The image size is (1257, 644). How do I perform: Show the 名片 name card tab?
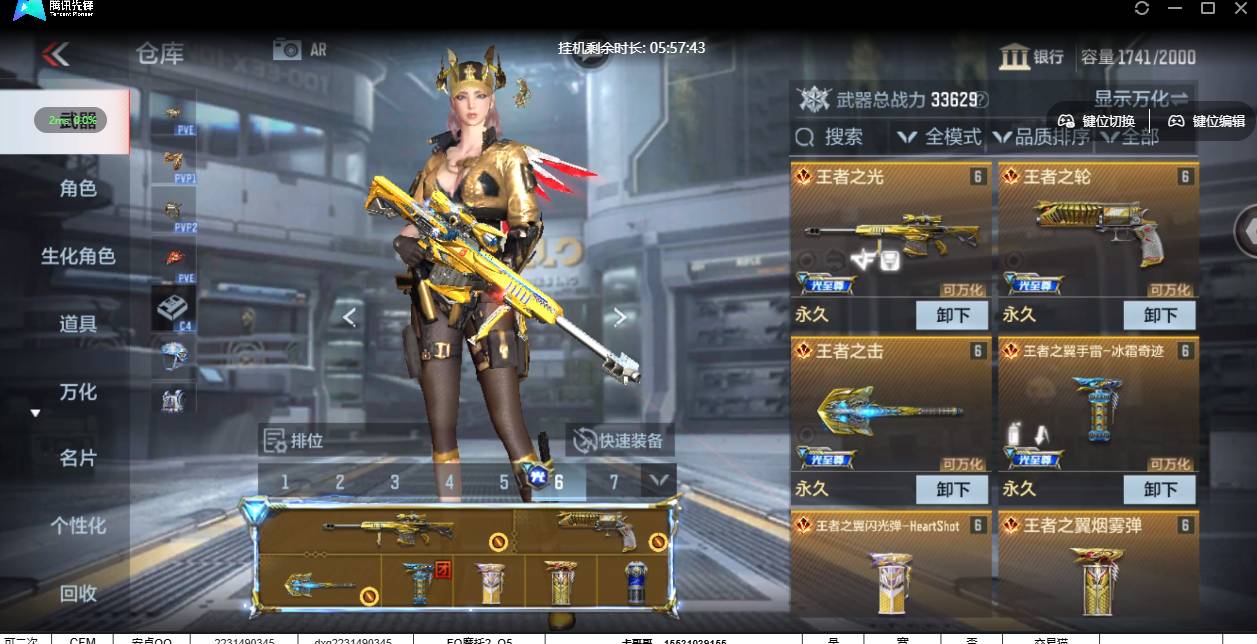pos(78,458)
